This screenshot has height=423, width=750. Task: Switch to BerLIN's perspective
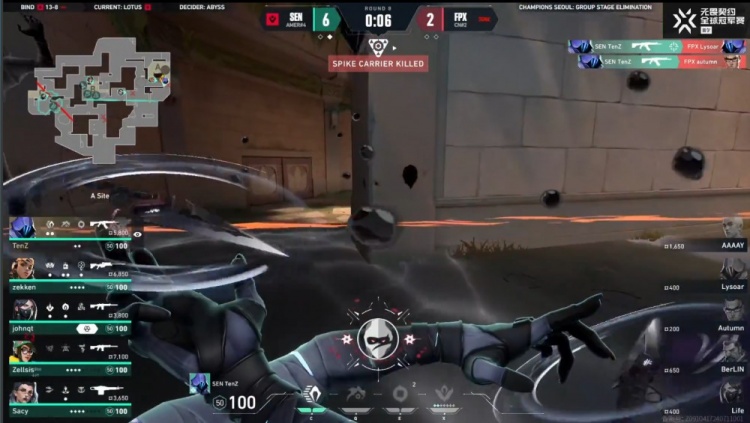pos(722,358)
